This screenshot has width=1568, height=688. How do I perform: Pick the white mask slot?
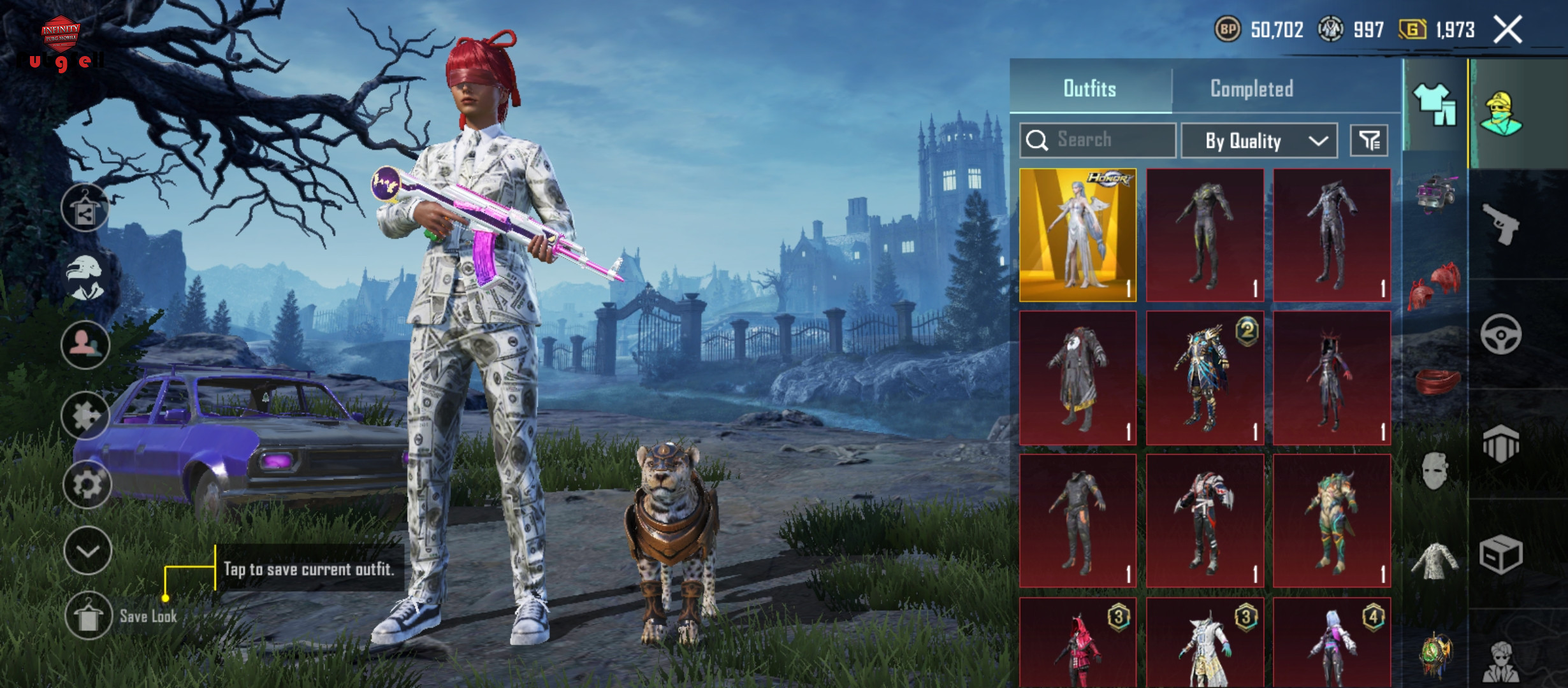1434,471
